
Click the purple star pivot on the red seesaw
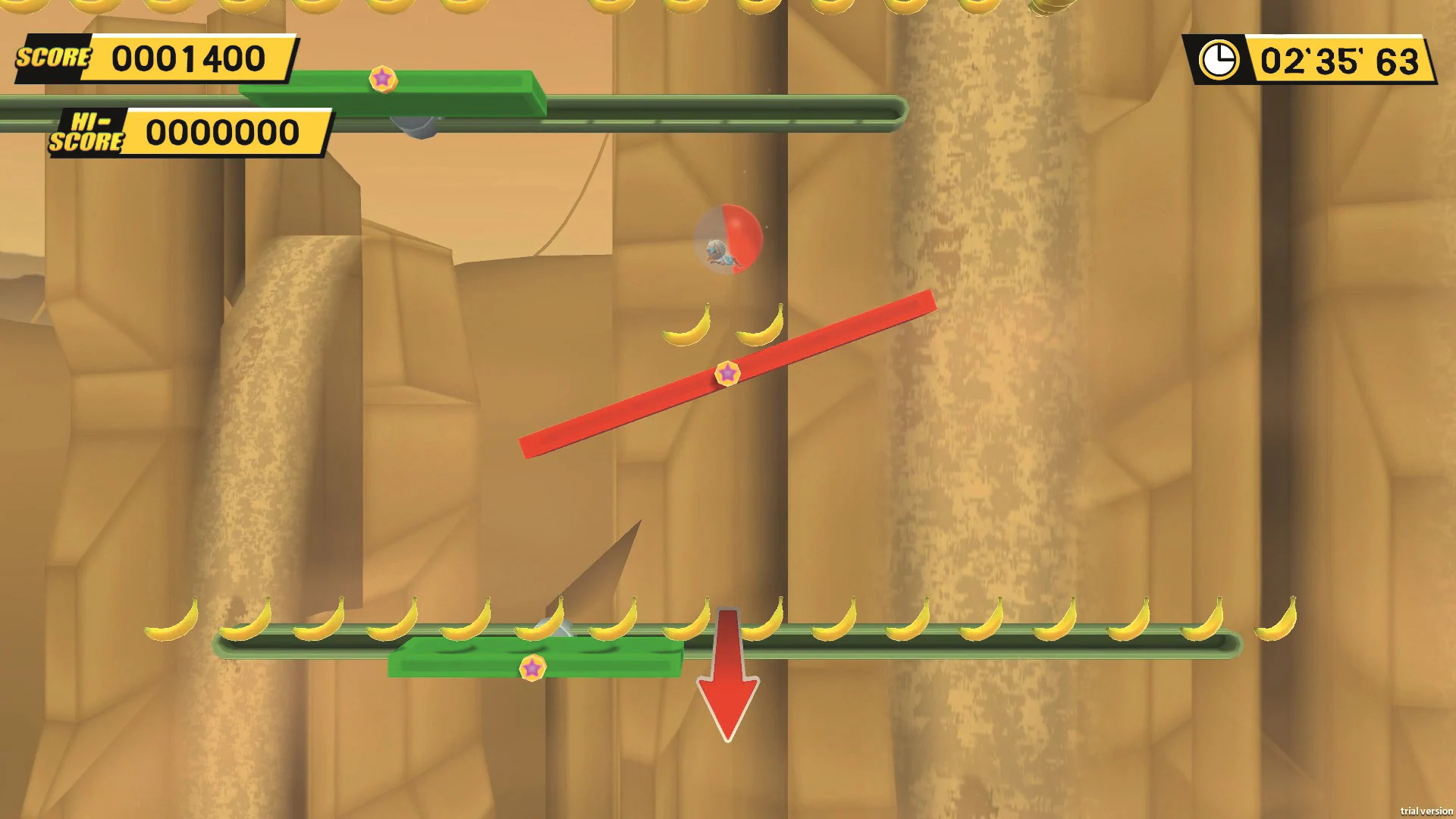coord(729,372)
